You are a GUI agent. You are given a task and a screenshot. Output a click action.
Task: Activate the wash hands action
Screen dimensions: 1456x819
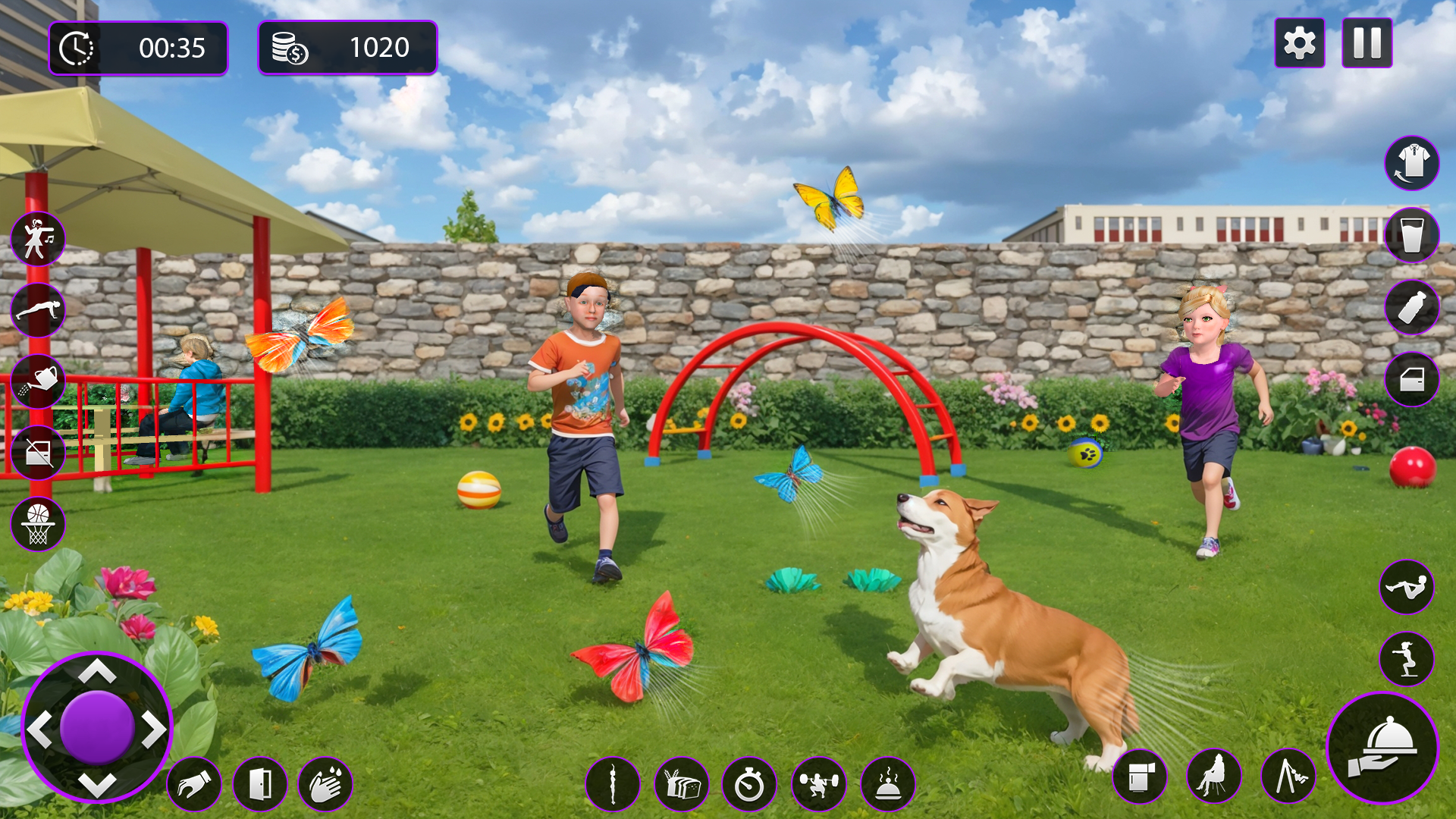[325, 784]
